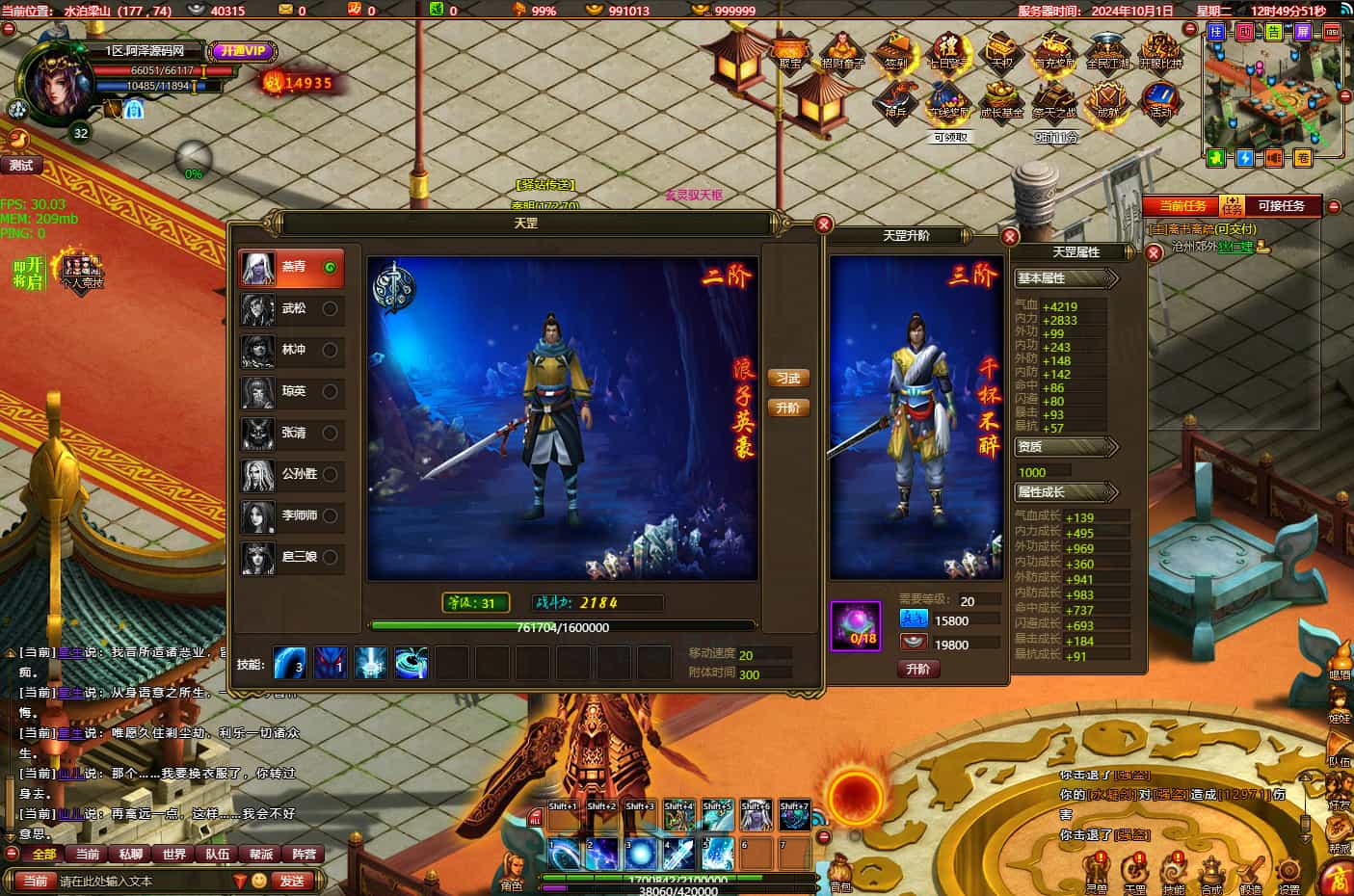Open the 成长基金 growth fund icon
This screenshot has height=896, width=1354.
1001,100
